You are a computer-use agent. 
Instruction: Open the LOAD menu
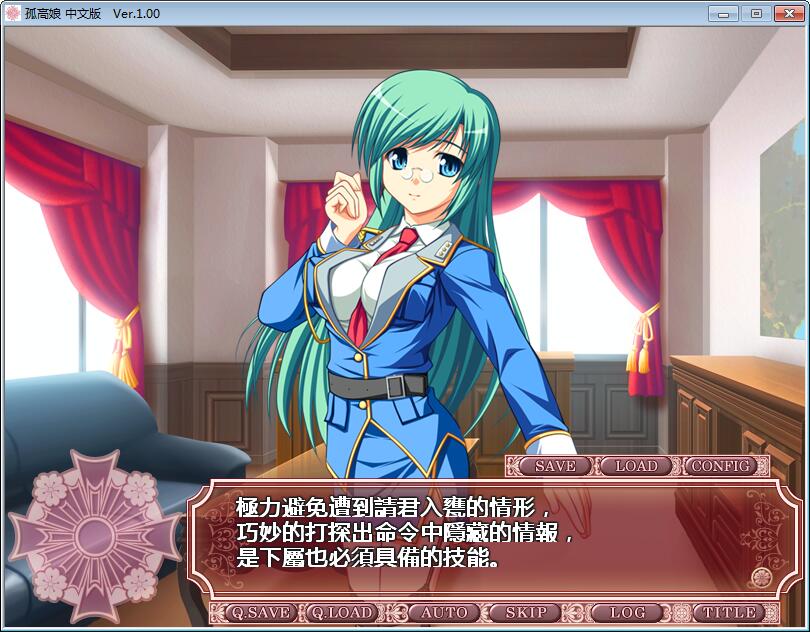(x=636, y=466)
